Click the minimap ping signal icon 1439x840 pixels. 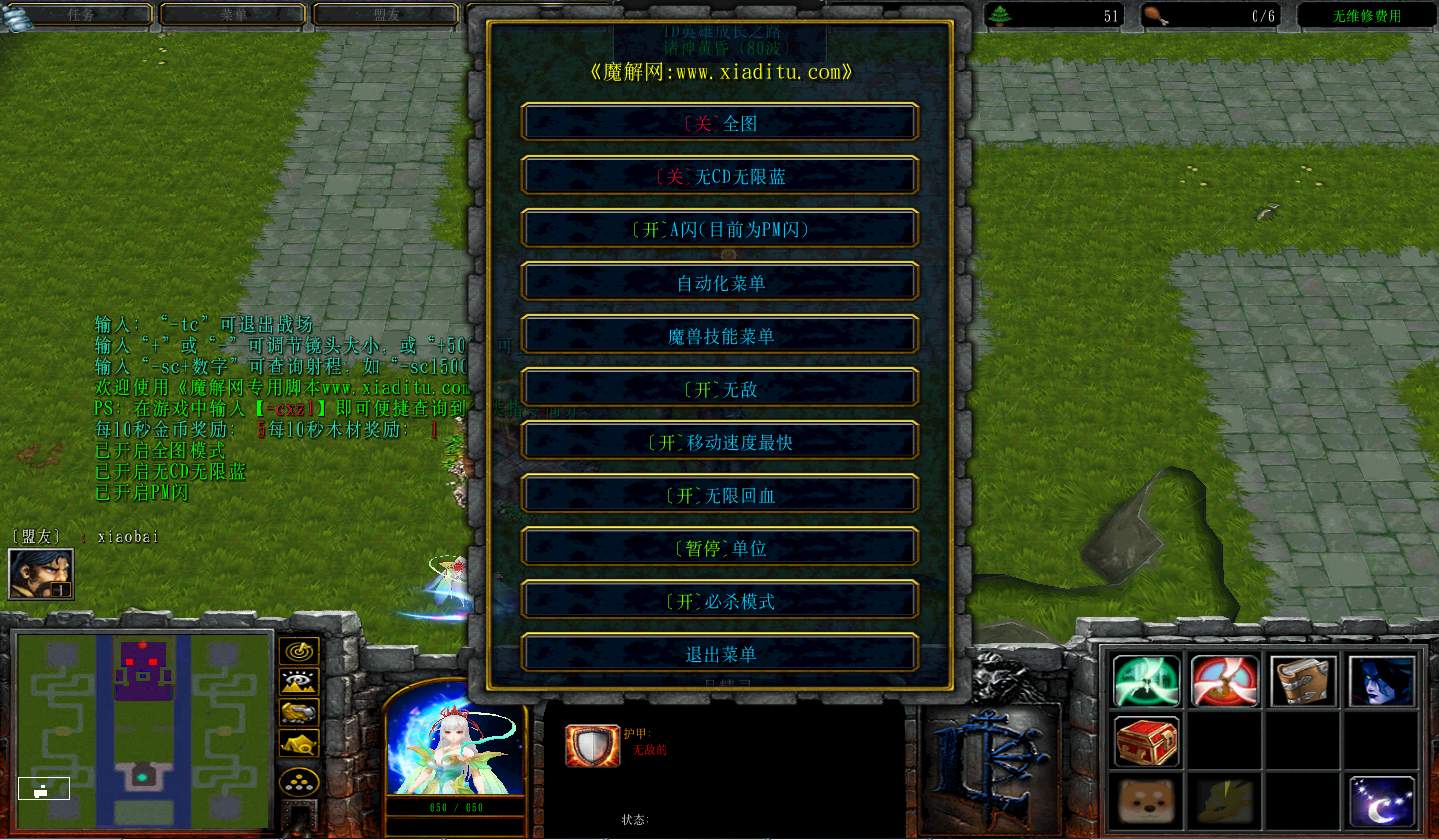click(x=300, y=653)
